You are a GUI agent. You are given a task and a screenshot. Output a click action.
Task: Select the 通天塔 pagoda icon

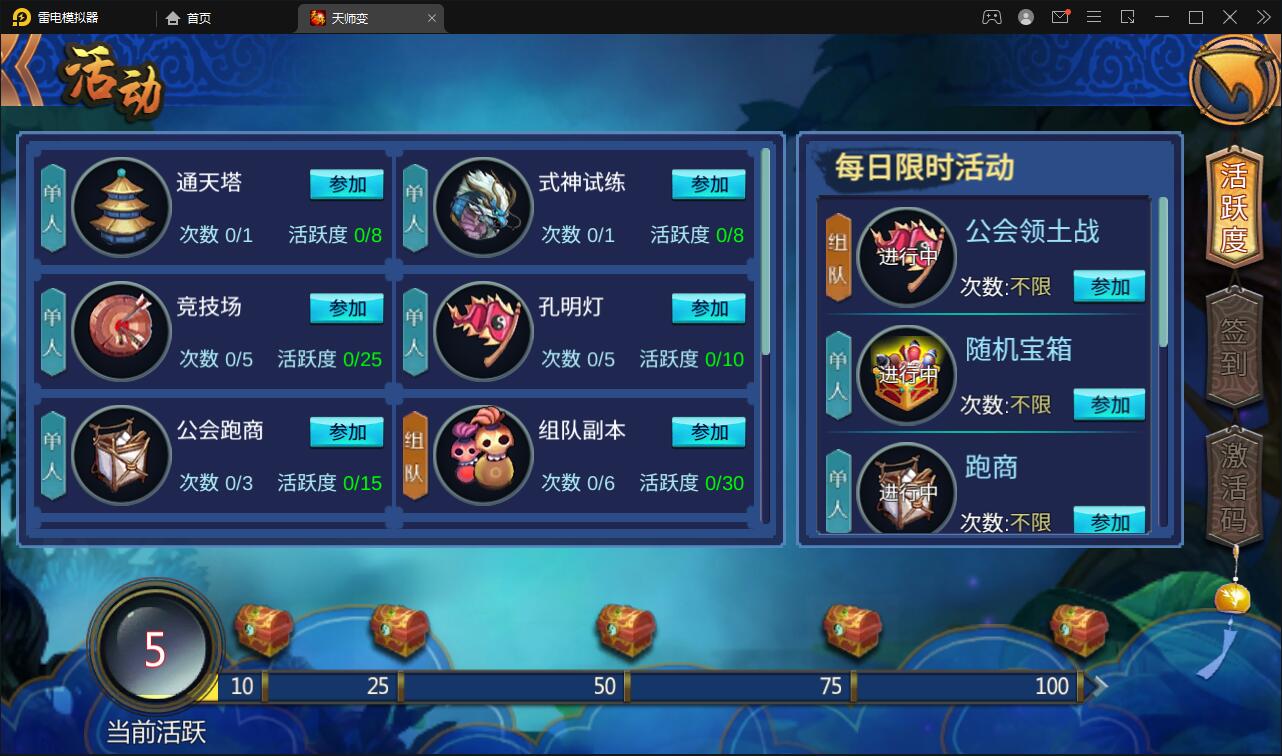point(120,207)
